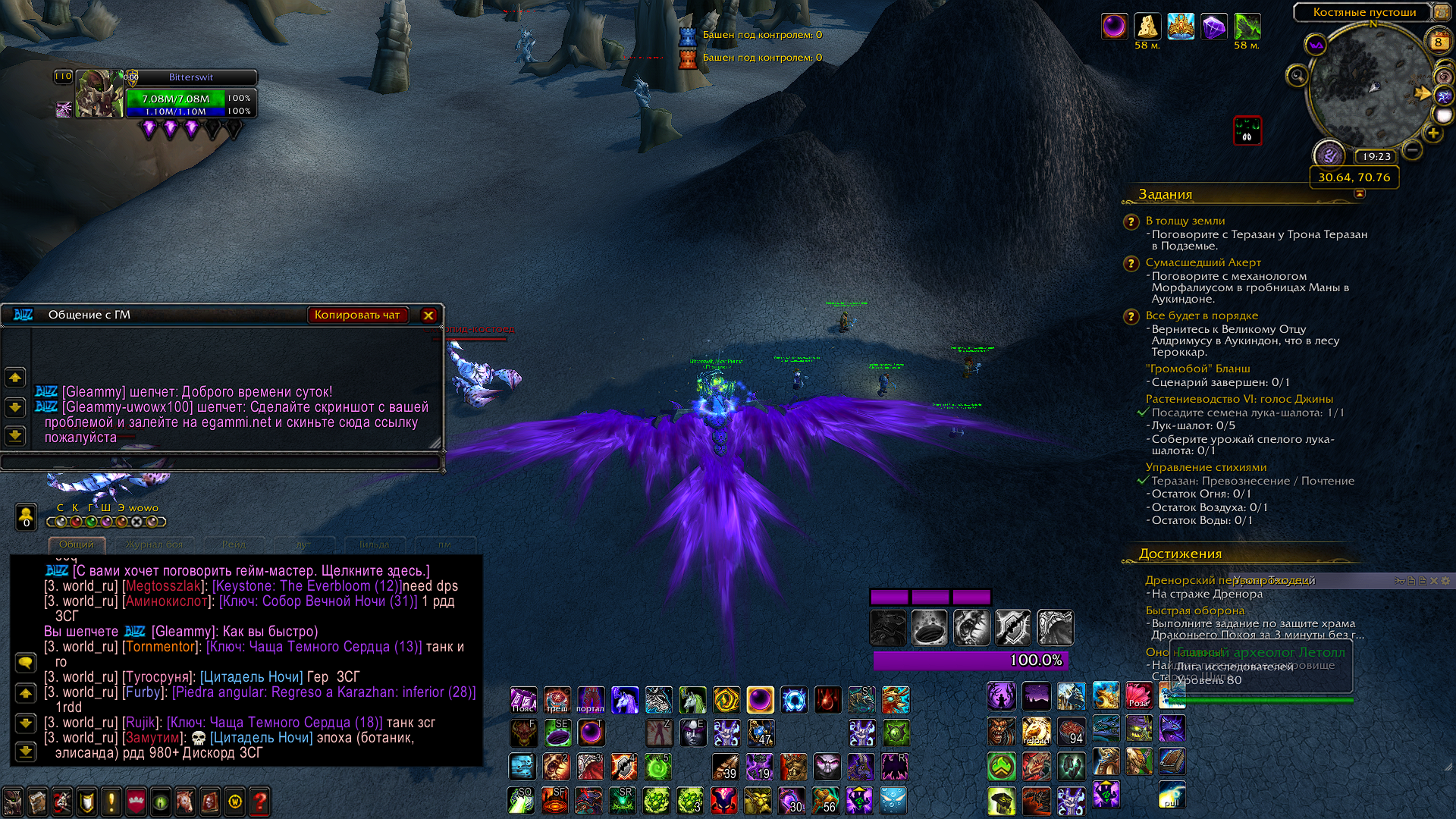Open the calendar button showing 8
1456x819 pixels.
pos(1438,42)
